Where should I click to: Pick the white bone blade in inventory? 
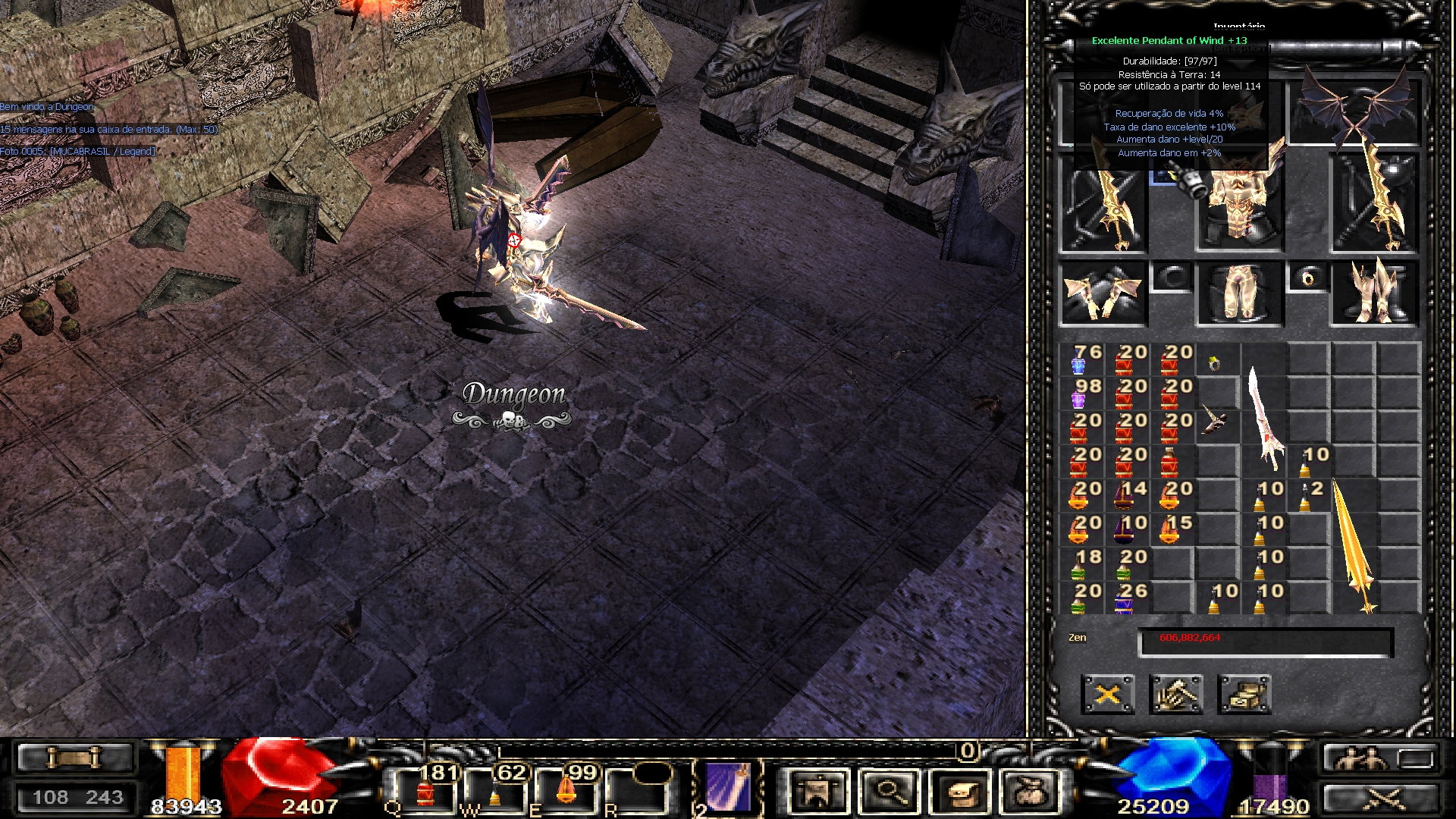(1264, 417)
